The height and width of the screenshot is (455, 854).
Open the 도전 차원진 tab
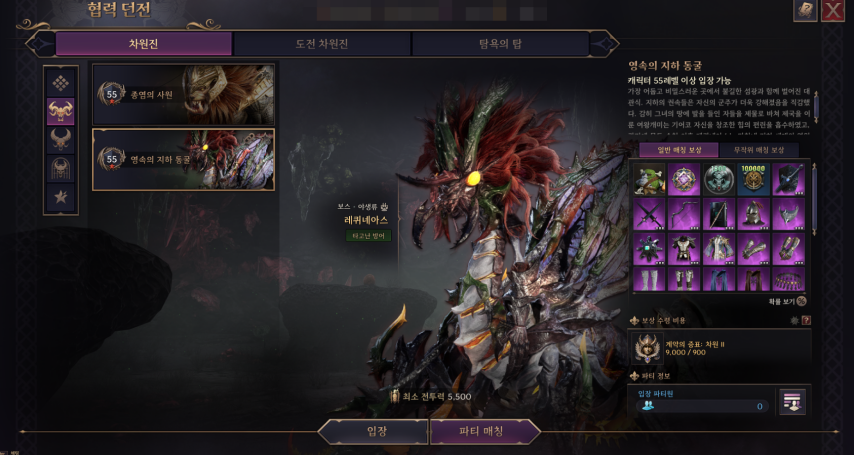tap(321, 44)
